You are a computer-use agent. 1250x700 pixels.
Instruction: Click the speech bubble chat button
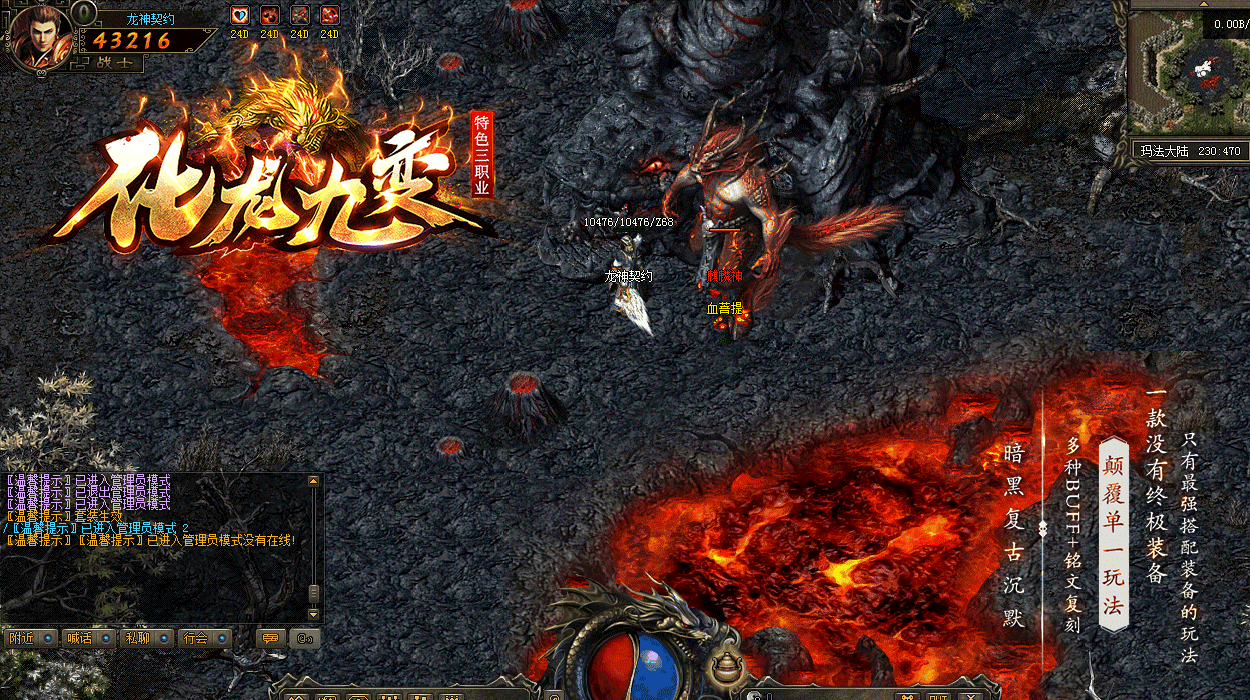pos(269,638)
